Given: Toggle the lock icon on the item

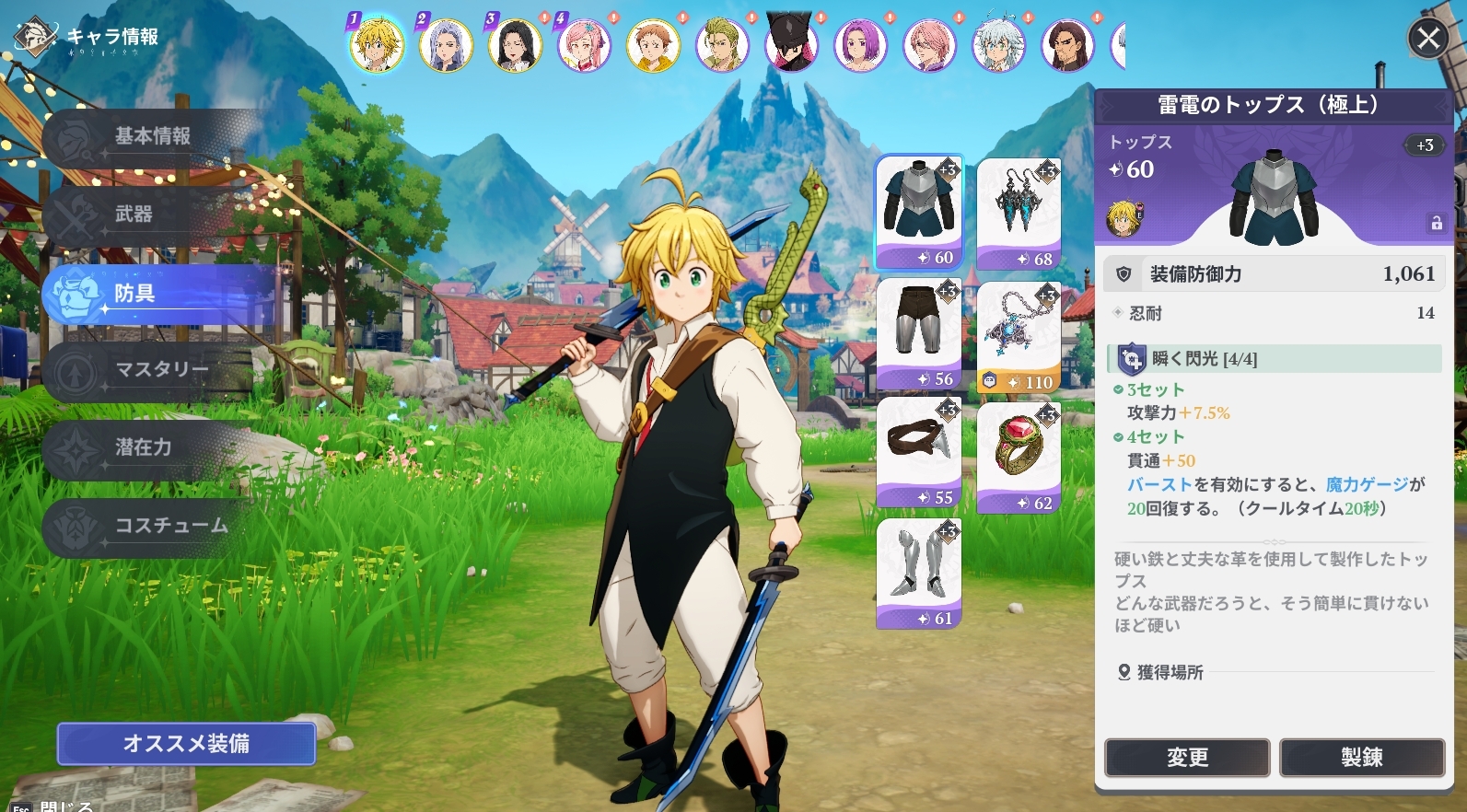Looking at the screenshot, I should point(1436,224).
